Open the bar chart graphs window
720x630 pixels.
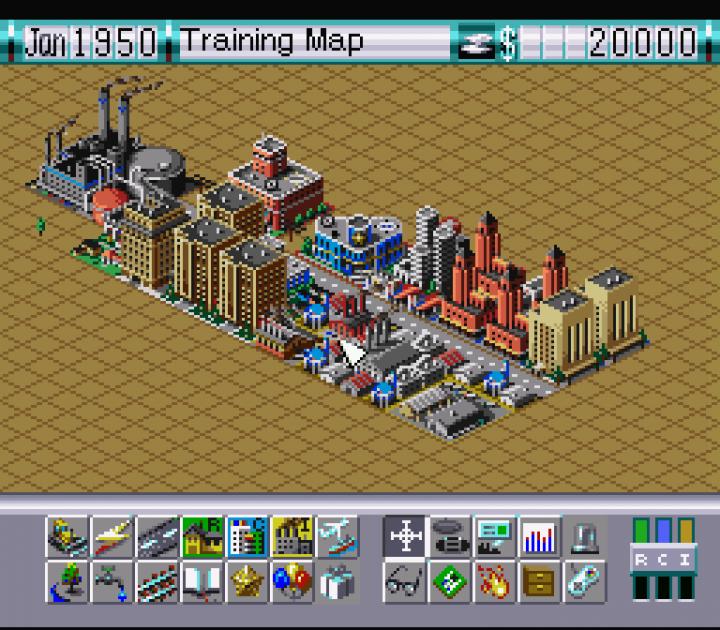pos(540,537)
